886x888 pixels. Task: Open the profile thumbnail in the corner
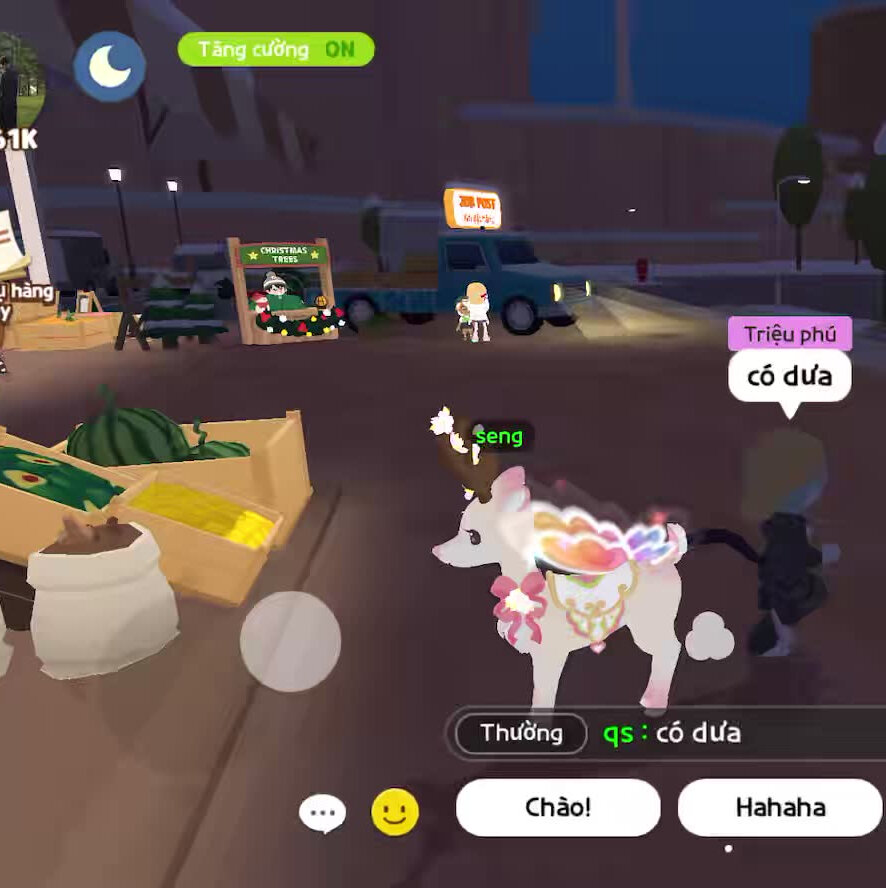pos(20,80)
